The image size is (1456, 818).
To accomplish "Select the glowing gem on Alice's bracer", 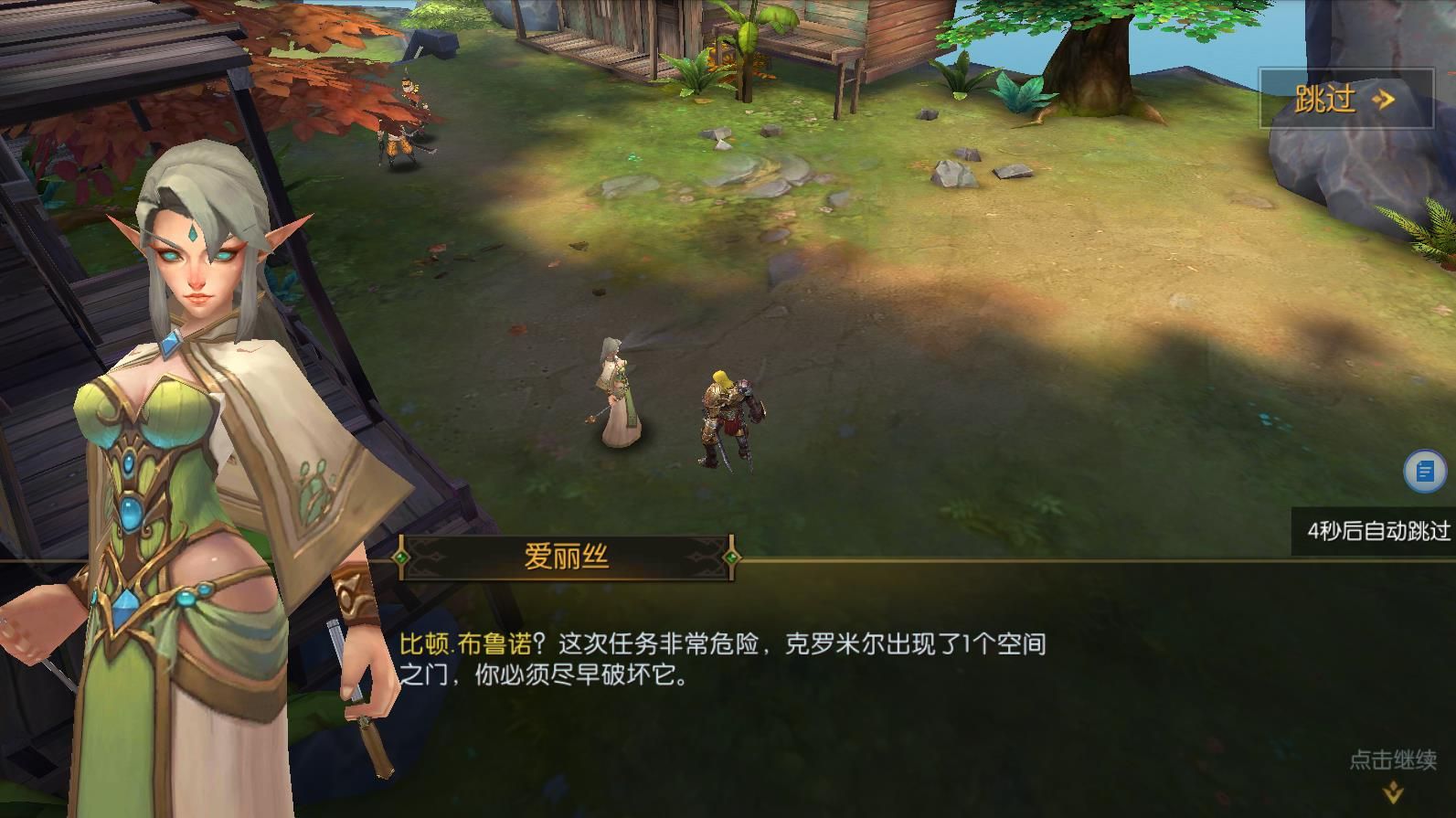I will pyautogui.click(x=347, y=596).
